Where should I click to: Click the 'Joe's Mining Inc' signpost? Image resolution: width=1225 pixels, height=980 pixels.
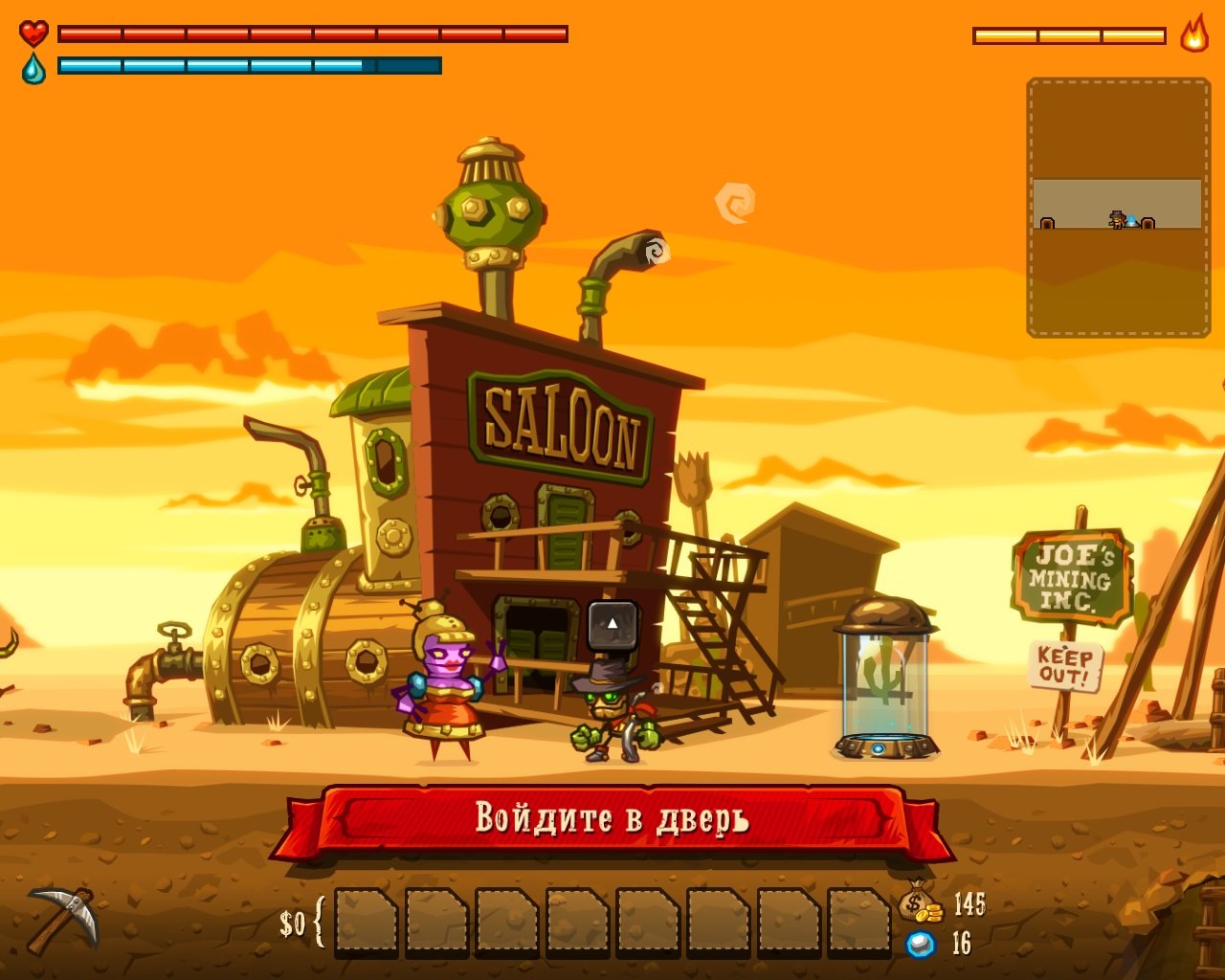click(1071, 575)
